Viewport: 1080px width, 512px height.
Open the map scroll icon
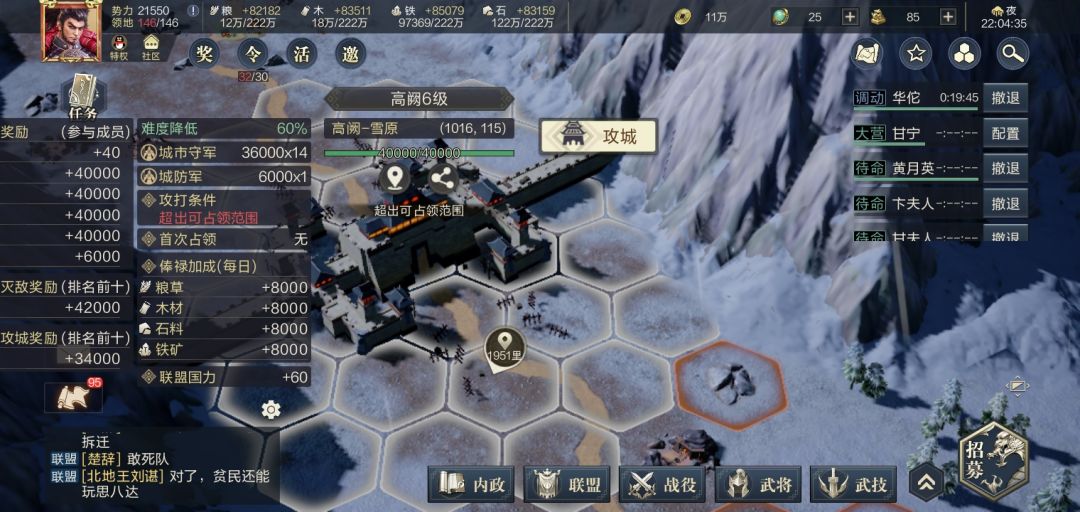[x=866, y=54]
